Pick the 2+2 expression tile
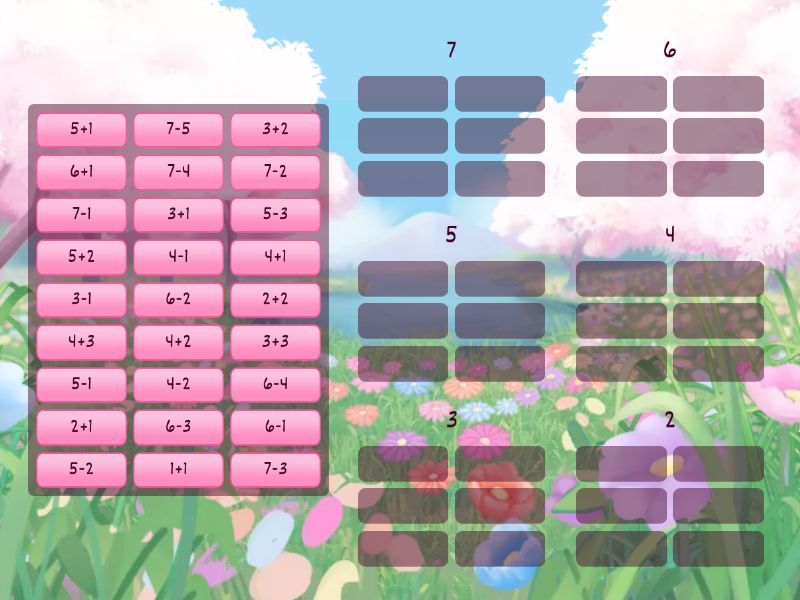Screen dimensions: 800x600 click(275, 299)
